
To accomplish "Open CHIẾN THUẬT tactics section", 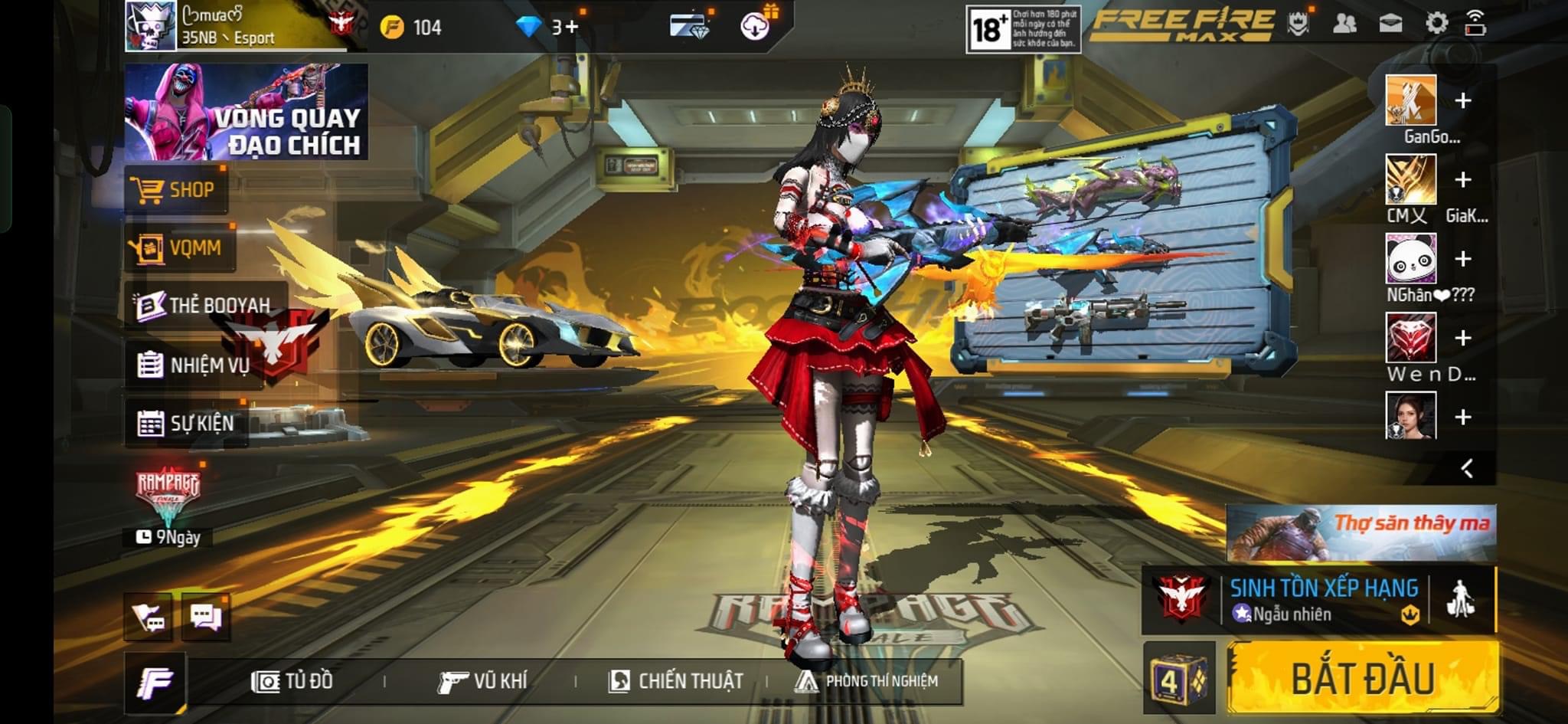I will 675,680.
